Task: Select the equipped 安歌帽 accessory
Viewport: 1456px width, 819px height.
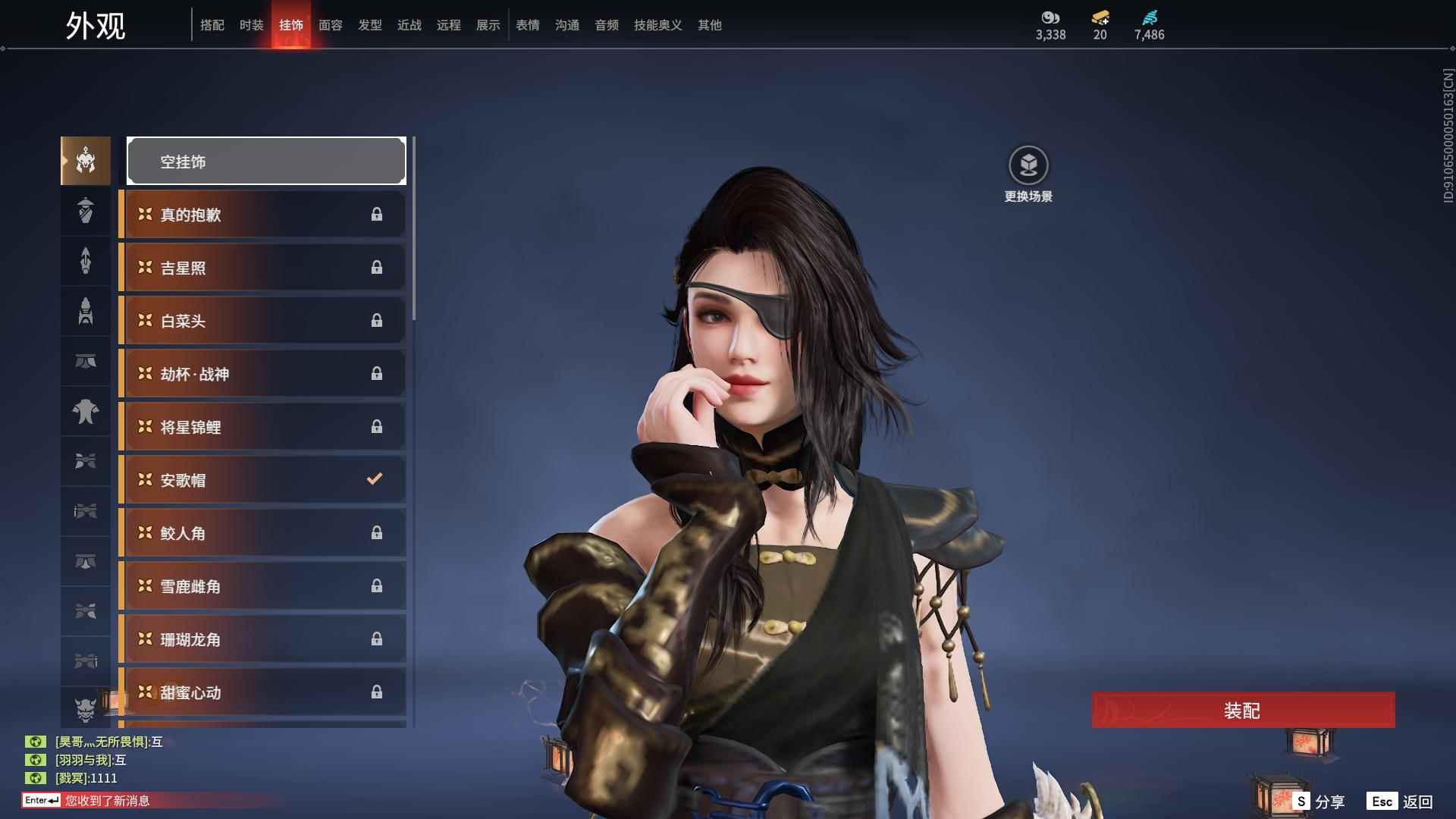Action: pos(263,480)
